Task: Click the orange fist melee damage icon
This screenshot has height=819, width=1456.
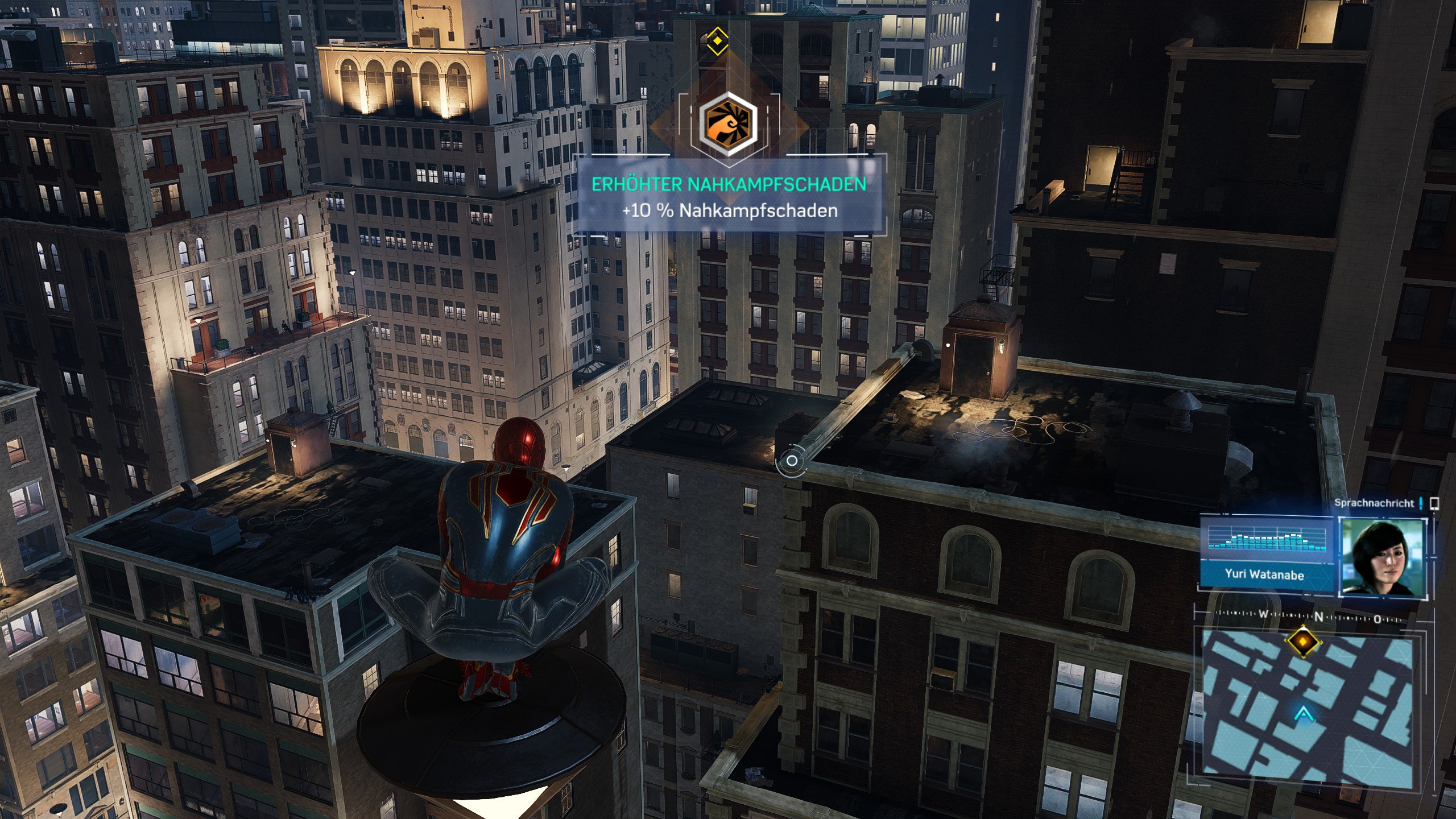Action: 728,121
